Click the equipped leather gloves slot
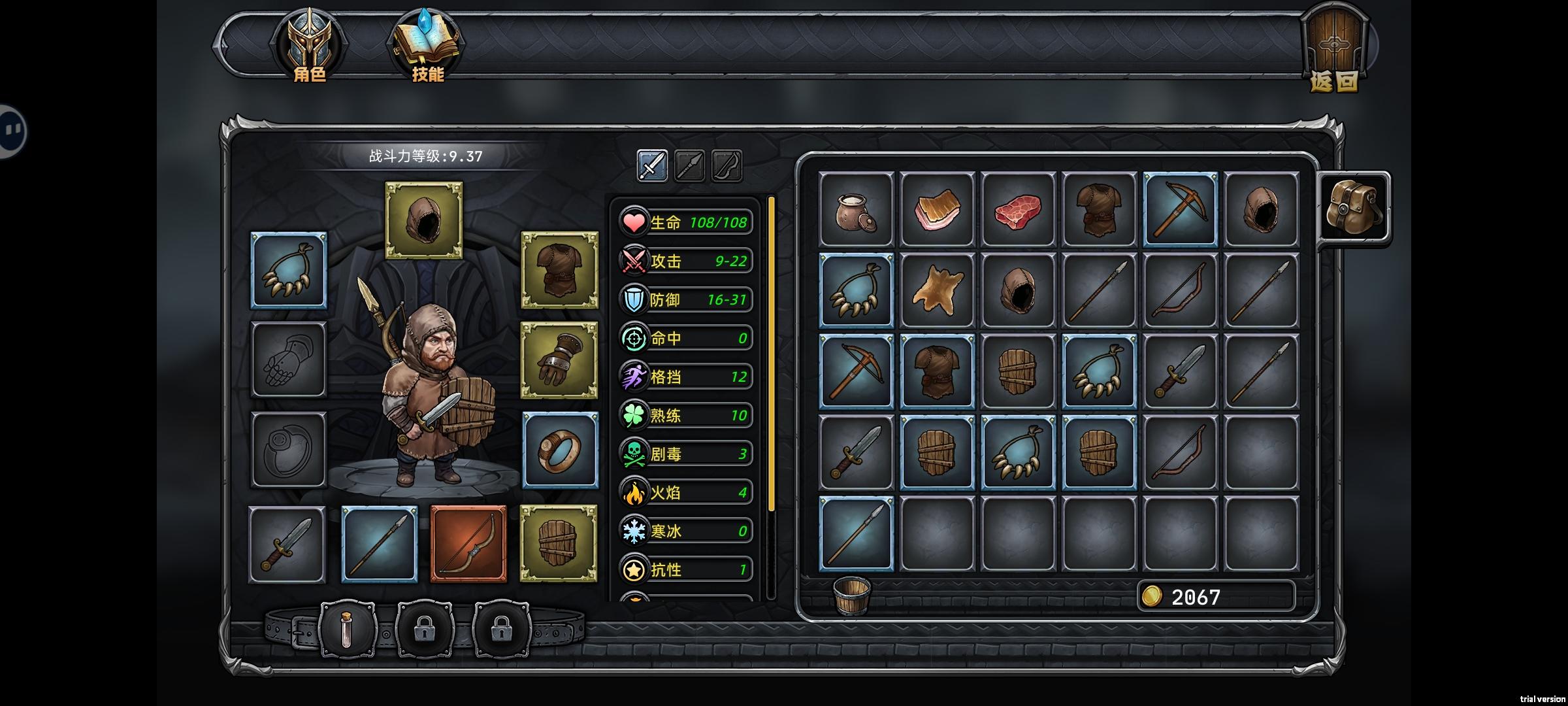1568x706 pixels. pyautogui.click(x=559, y=360)
